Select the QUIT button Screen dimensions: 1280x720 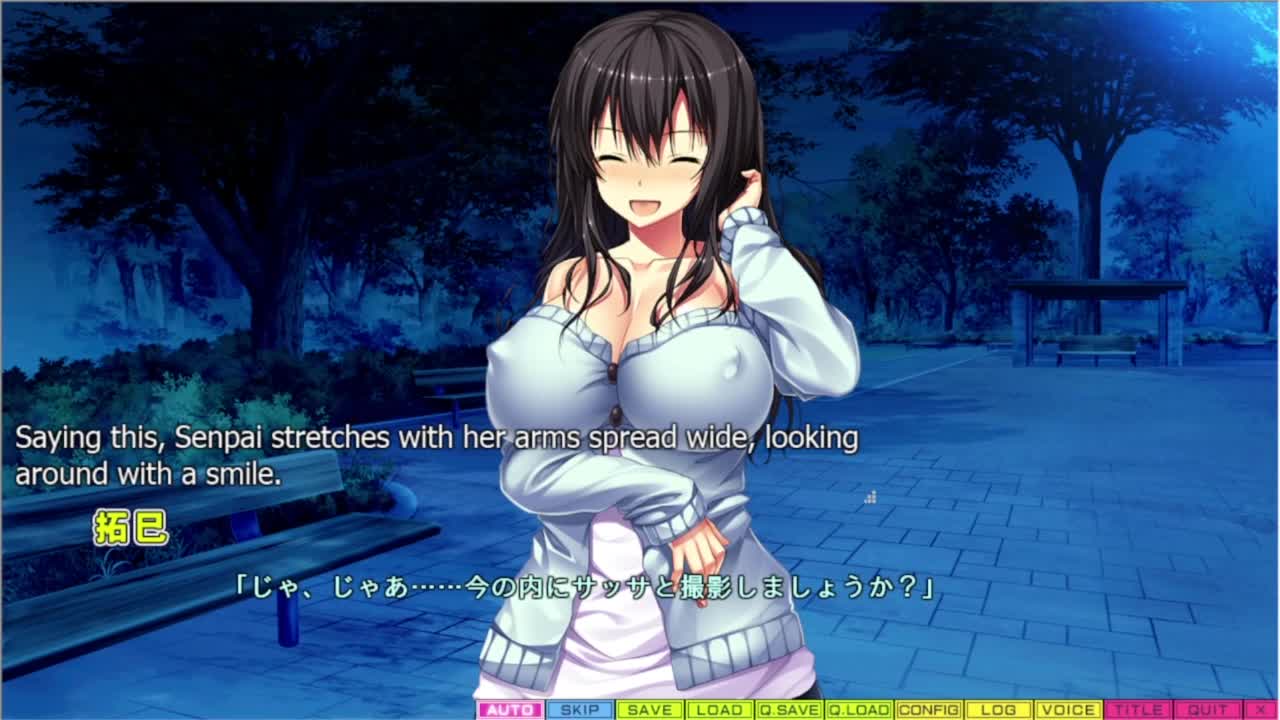[x=1207, y=710]
